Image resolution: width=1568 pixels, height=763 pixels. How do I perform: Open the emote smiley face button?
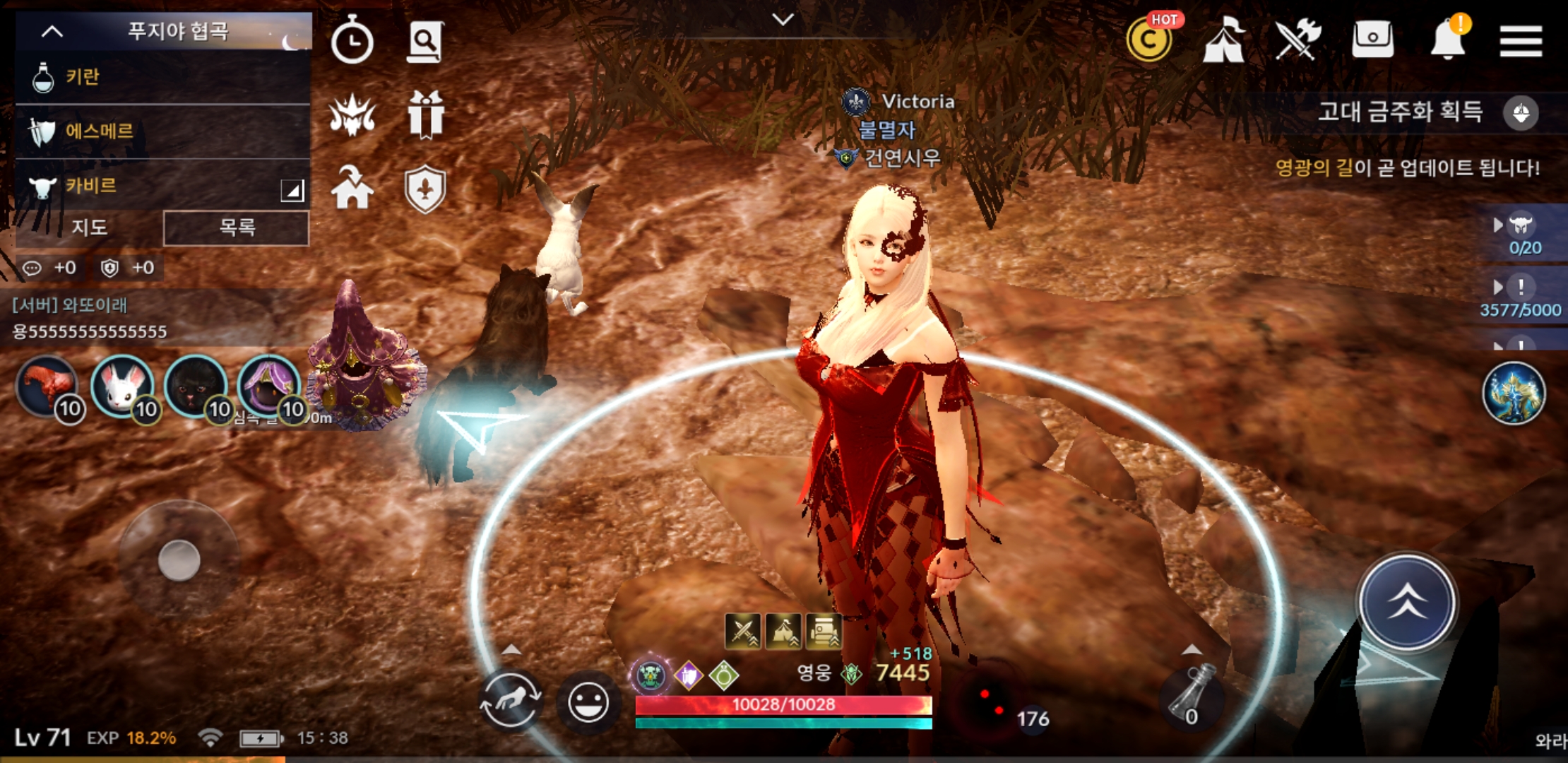tap(588, 703)
